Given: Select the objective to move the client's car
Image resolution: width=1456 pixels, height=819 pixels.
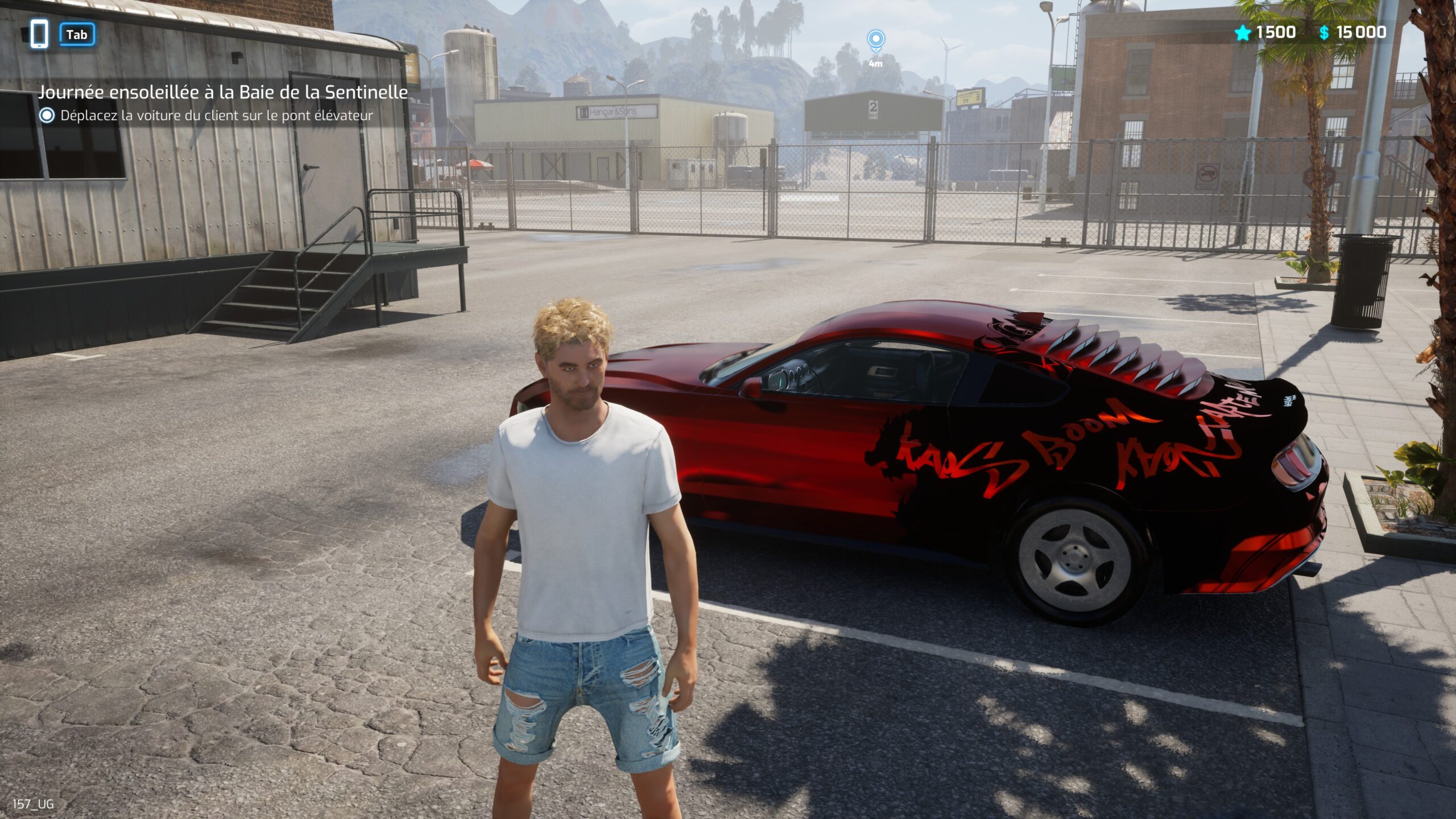Looking at the screenshot, I should 216,115.
